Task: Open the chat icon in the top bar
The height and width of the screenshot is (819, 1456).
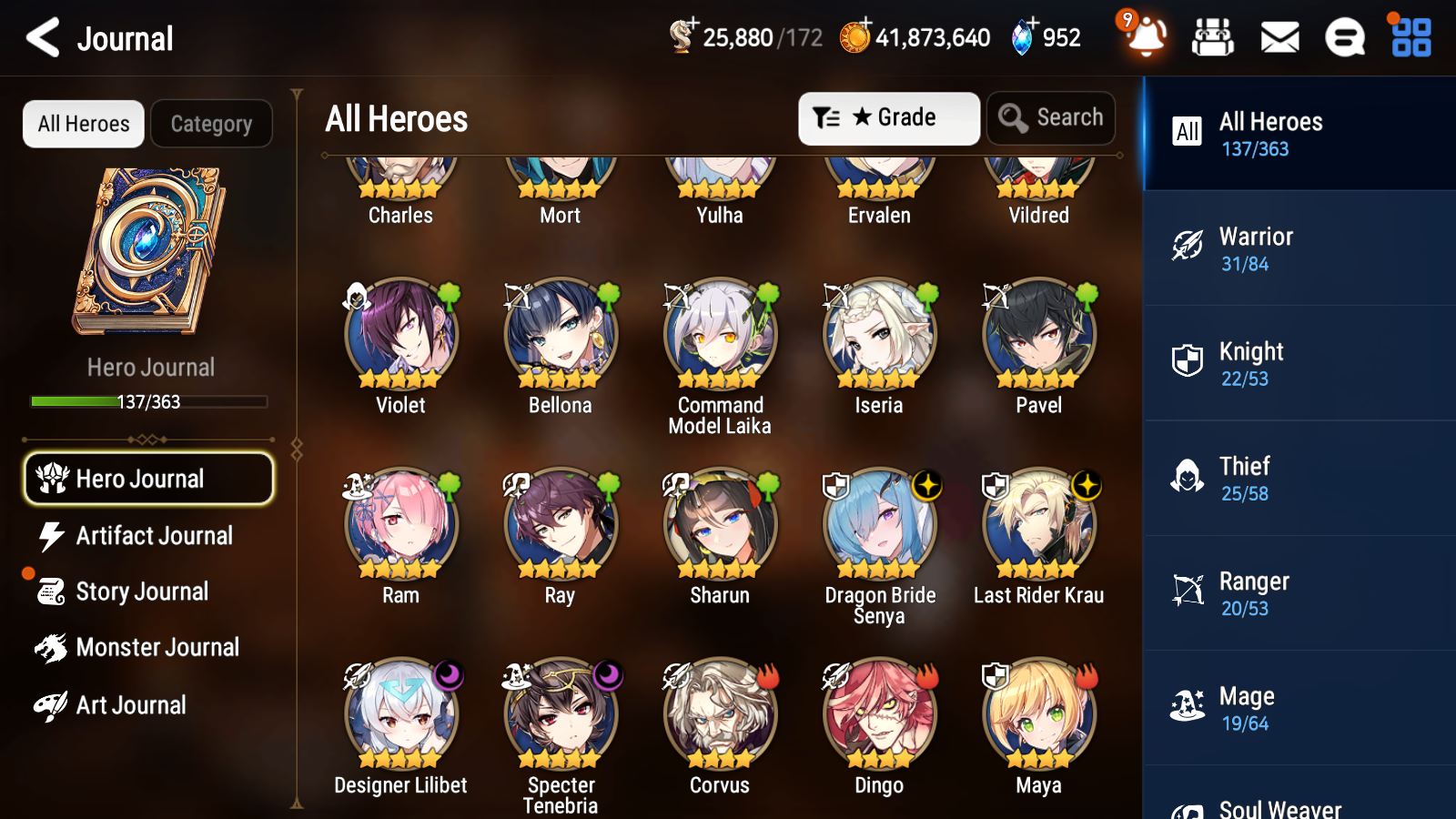Action: [1344, 37]
